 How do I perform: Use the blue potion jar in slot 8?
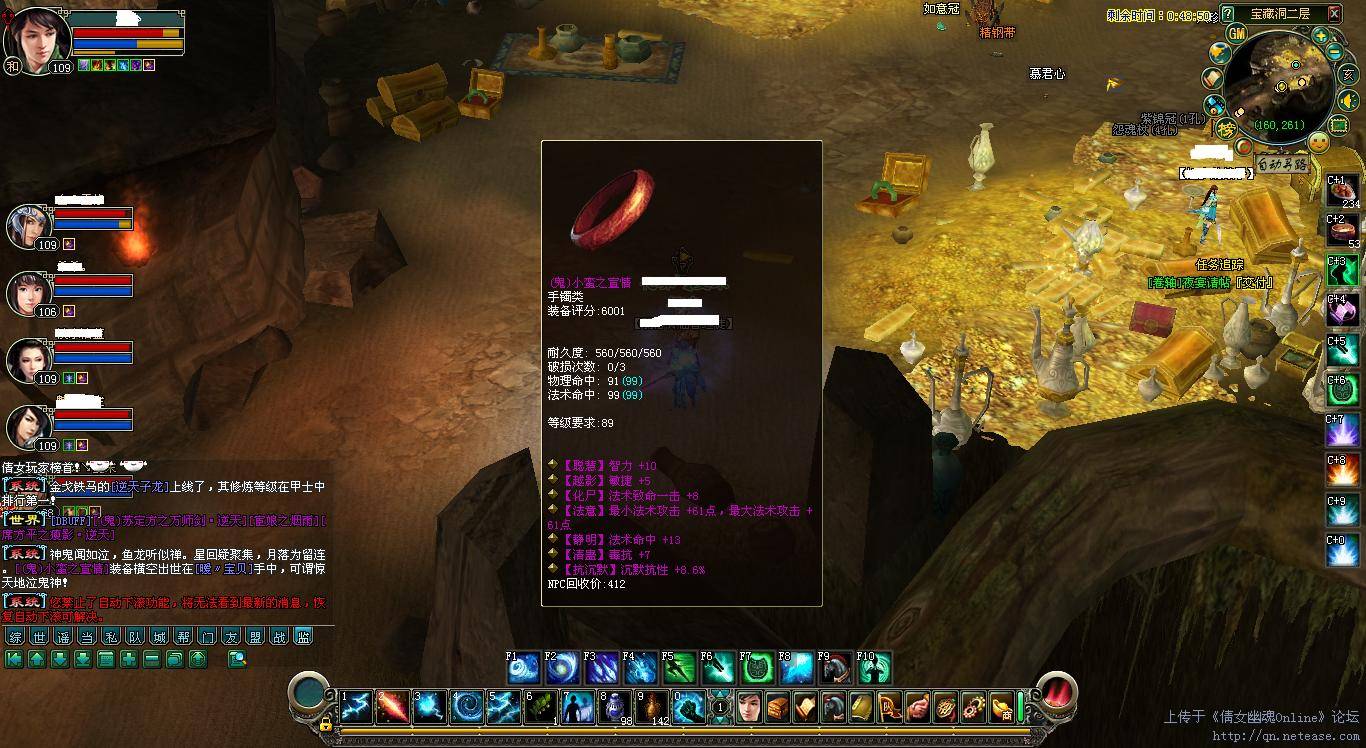pyautogui.click(x=615, y=707)
